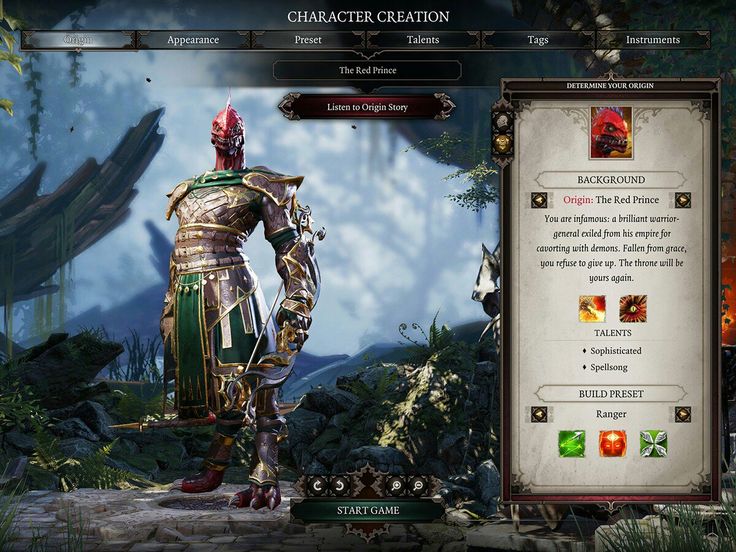Go to the Talents tab

tap(423, 40)
